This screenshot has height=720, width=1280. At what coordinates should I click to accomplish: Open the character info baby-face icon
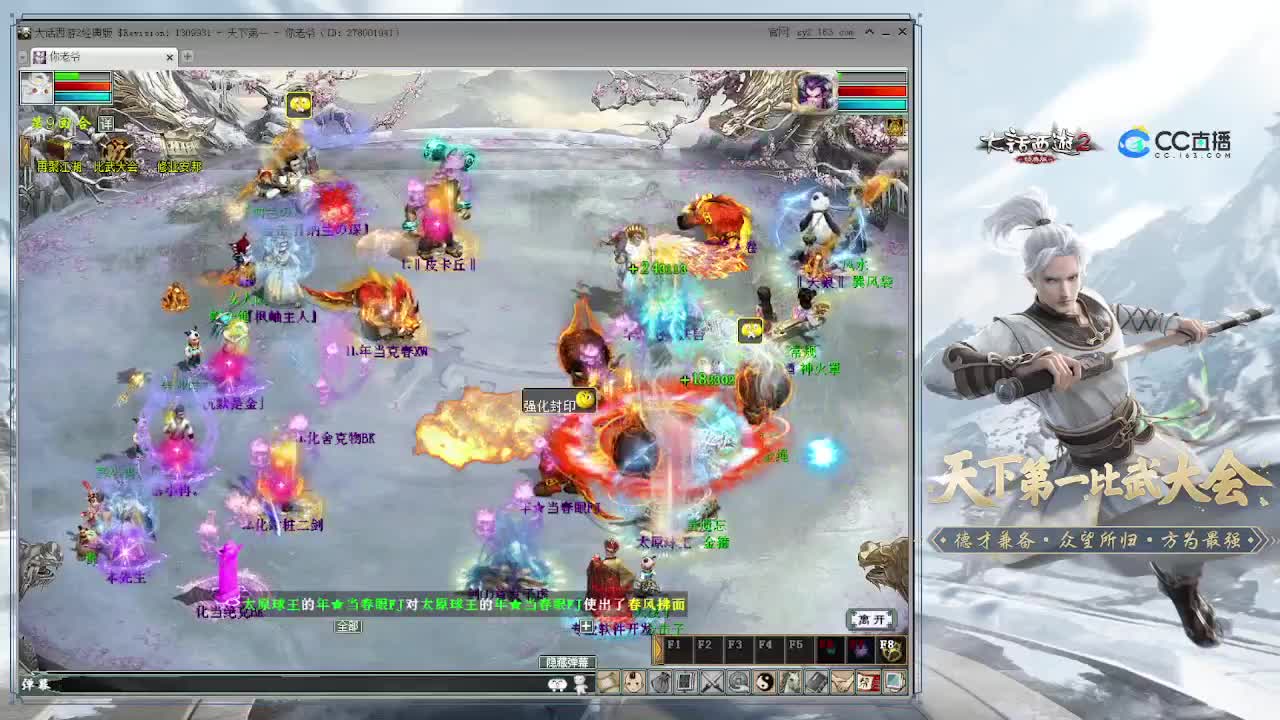point(632,684)
